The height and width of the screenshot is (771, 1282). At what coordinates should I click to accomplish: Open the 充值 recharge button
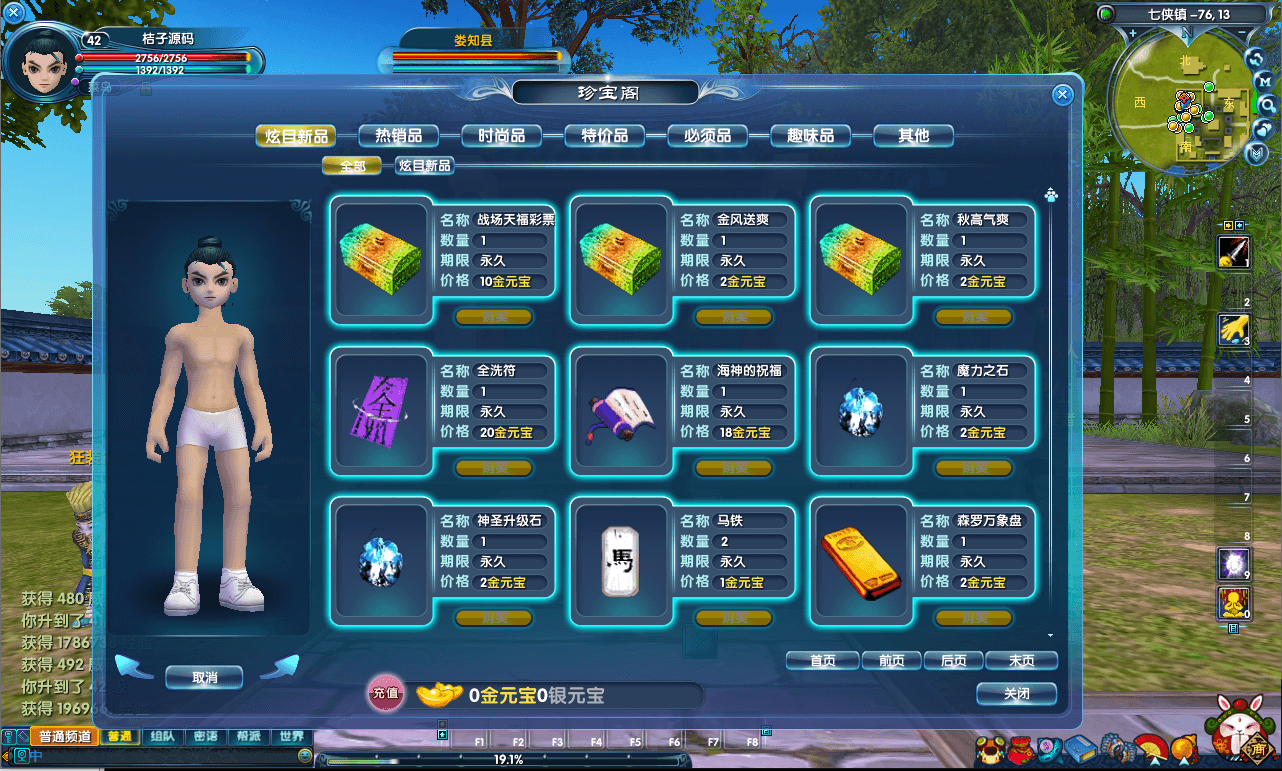pyautogui.click(x=386, y=693)
